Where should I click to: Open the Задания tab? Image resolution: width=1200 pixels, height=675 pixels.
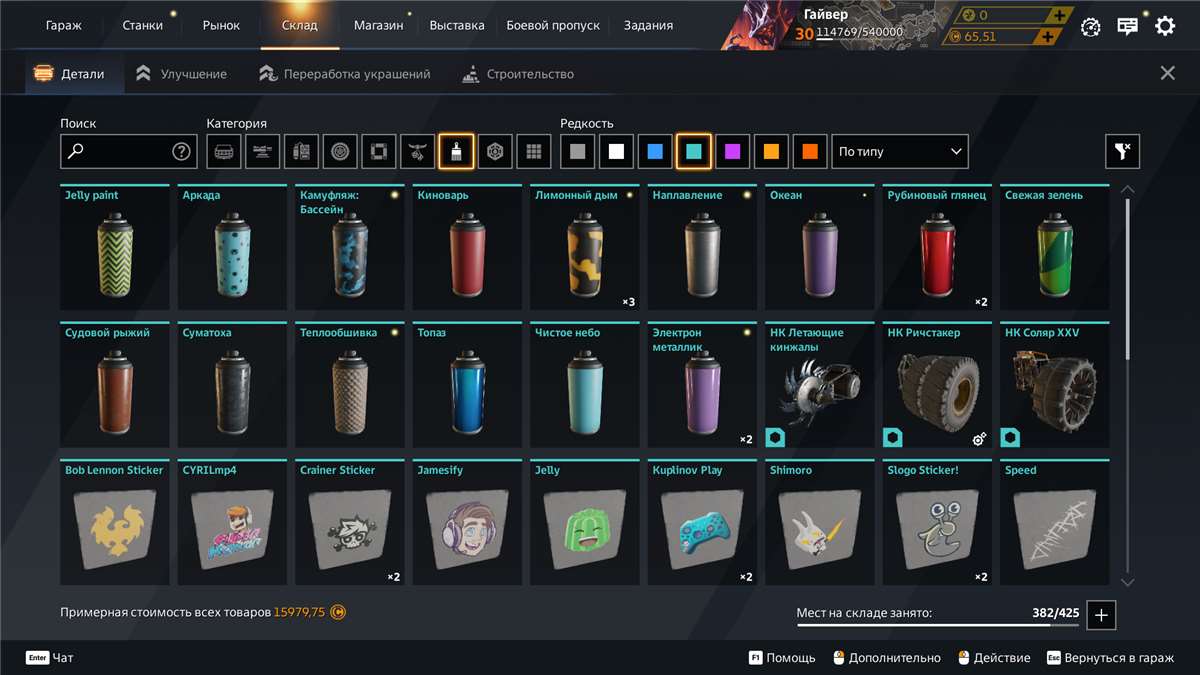click(x=648, y=25)
